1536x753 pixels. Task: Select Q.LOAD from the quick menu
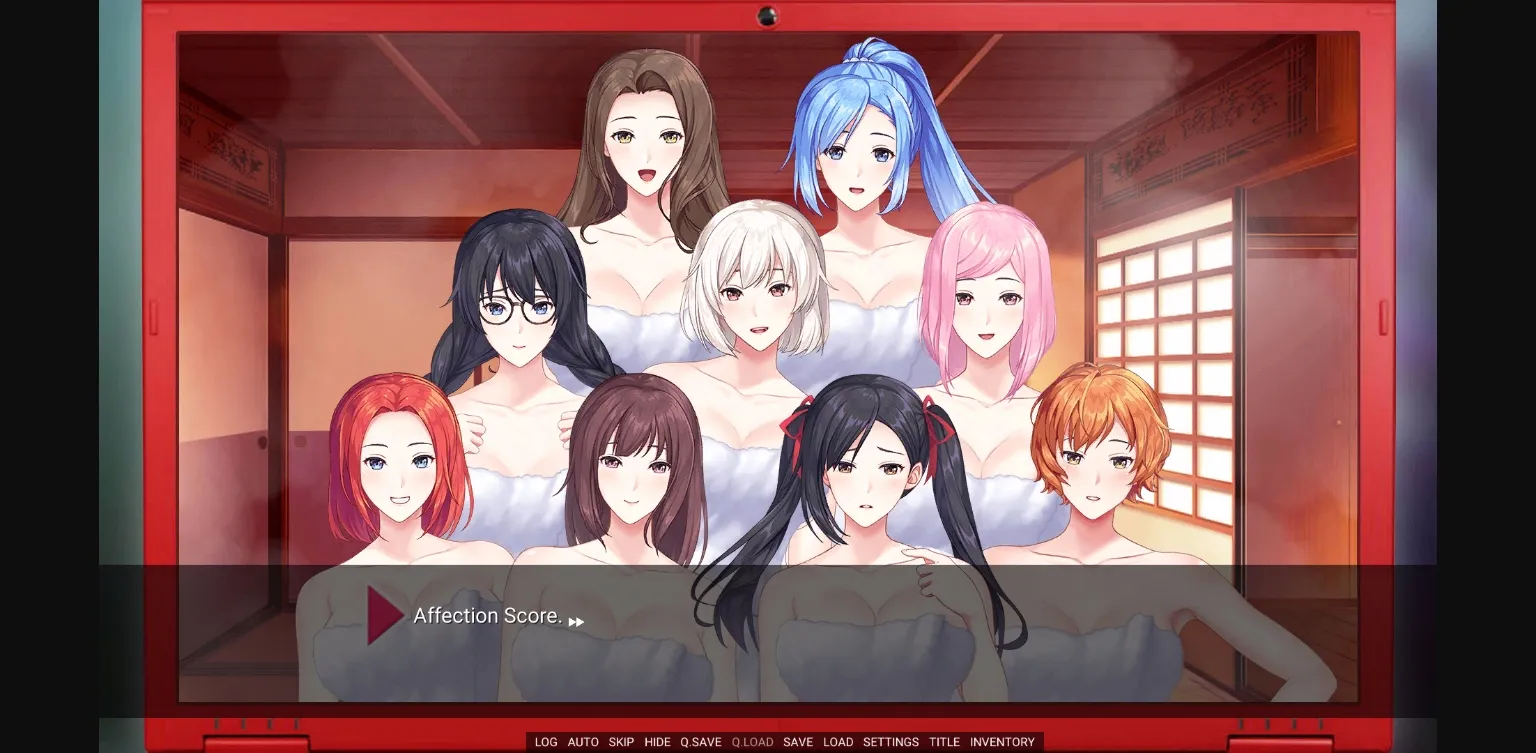[x=751, y=742]
